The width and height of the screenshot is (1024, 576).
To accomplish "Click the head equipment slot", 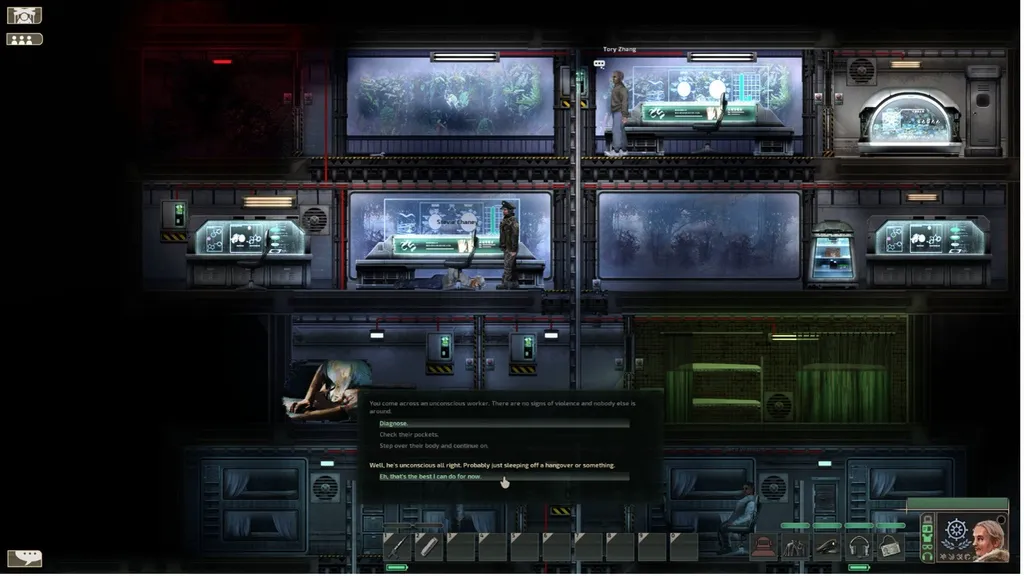I will (764, 546).
